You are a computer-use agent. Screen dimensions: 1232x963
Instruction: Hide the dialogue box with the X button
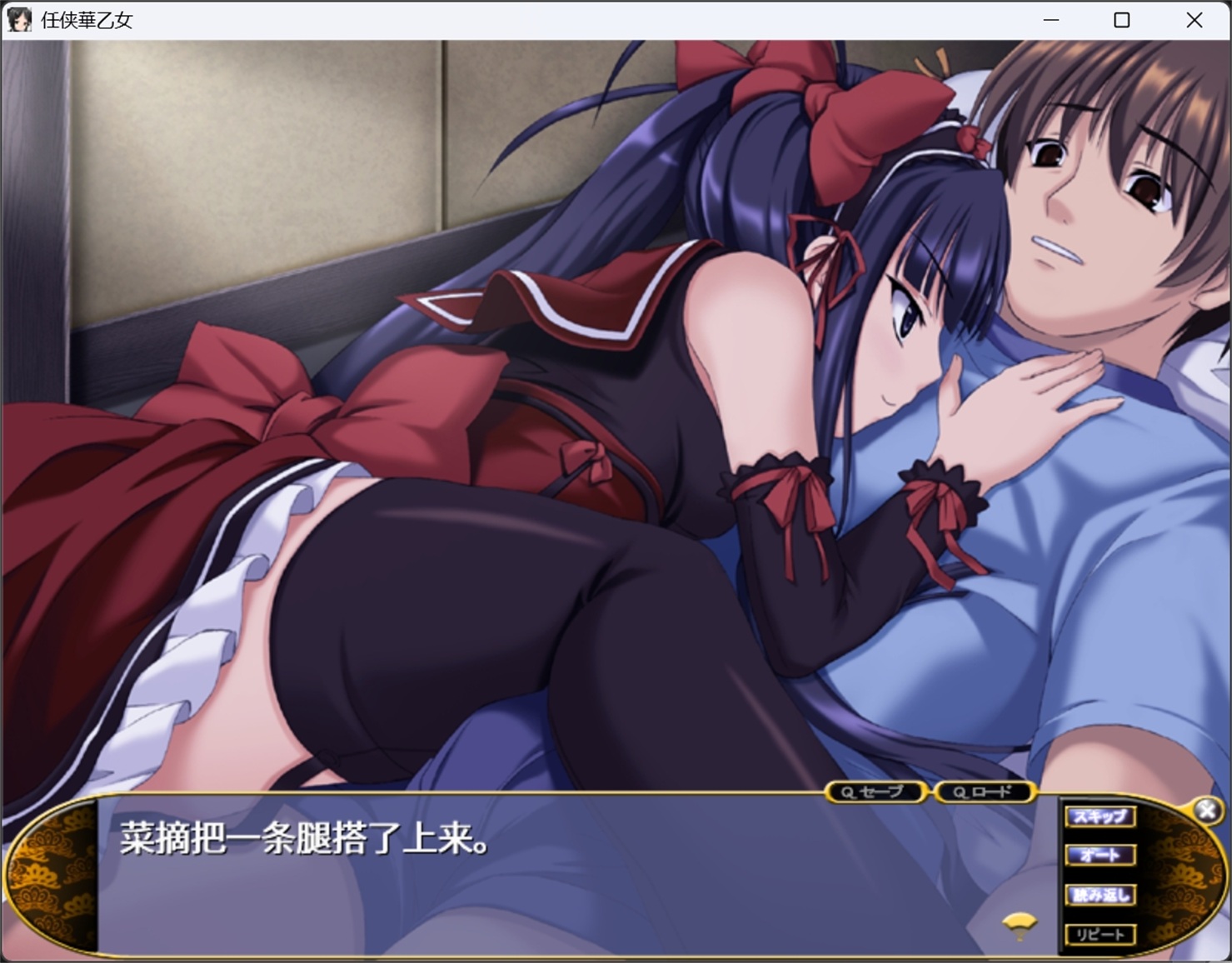click(x=1207, y=811)
